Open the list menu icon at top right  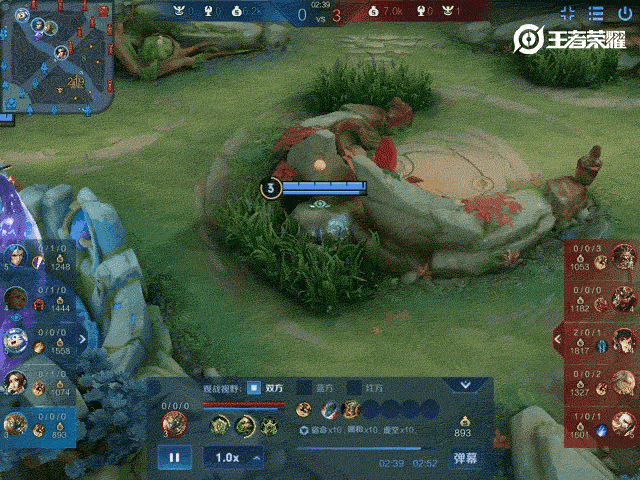(x=596, y=13)
